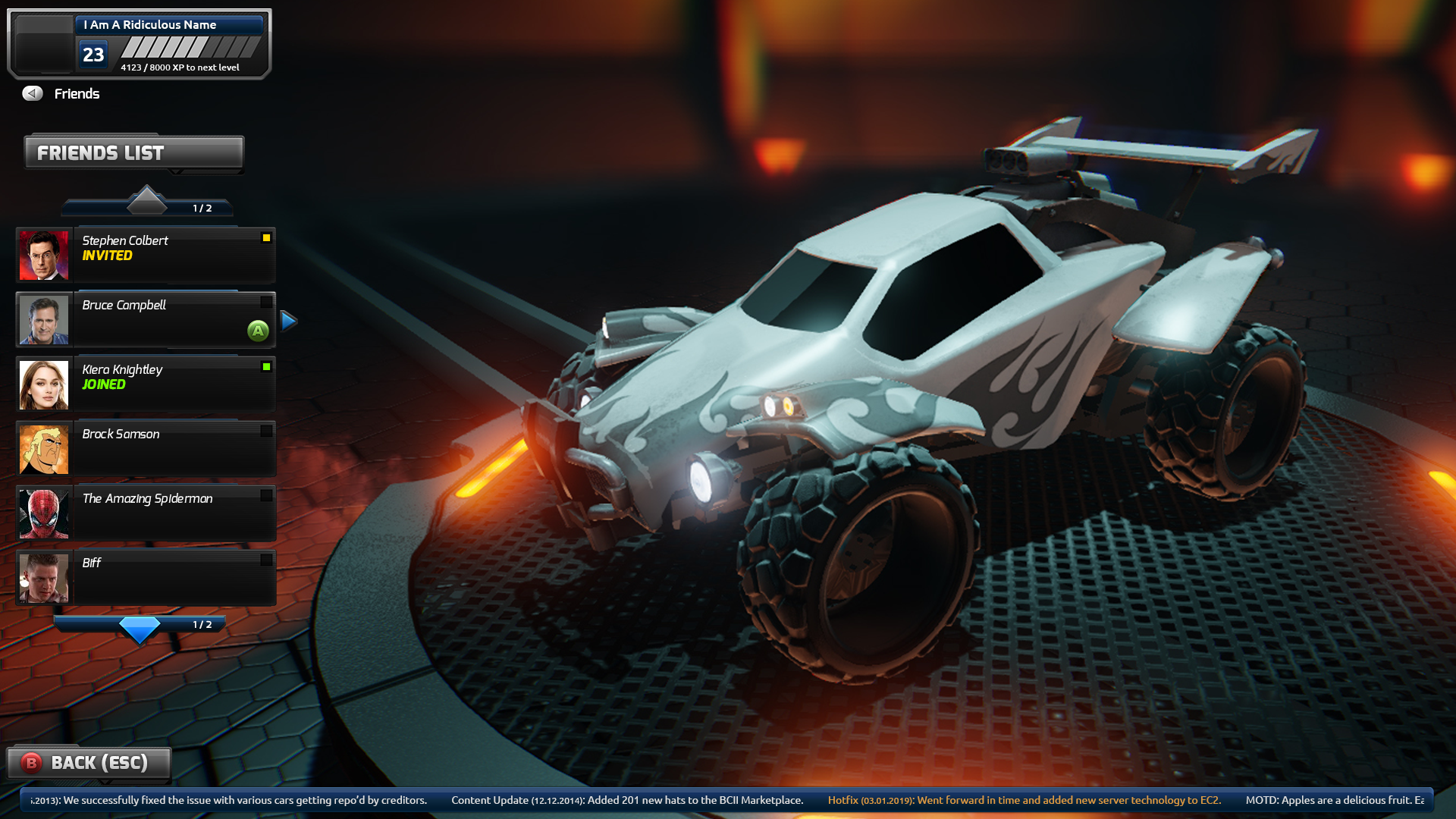Pick Brock Samson from the friends list
1456x819 pixels.
pyautogui.click(x=146, y=449)
